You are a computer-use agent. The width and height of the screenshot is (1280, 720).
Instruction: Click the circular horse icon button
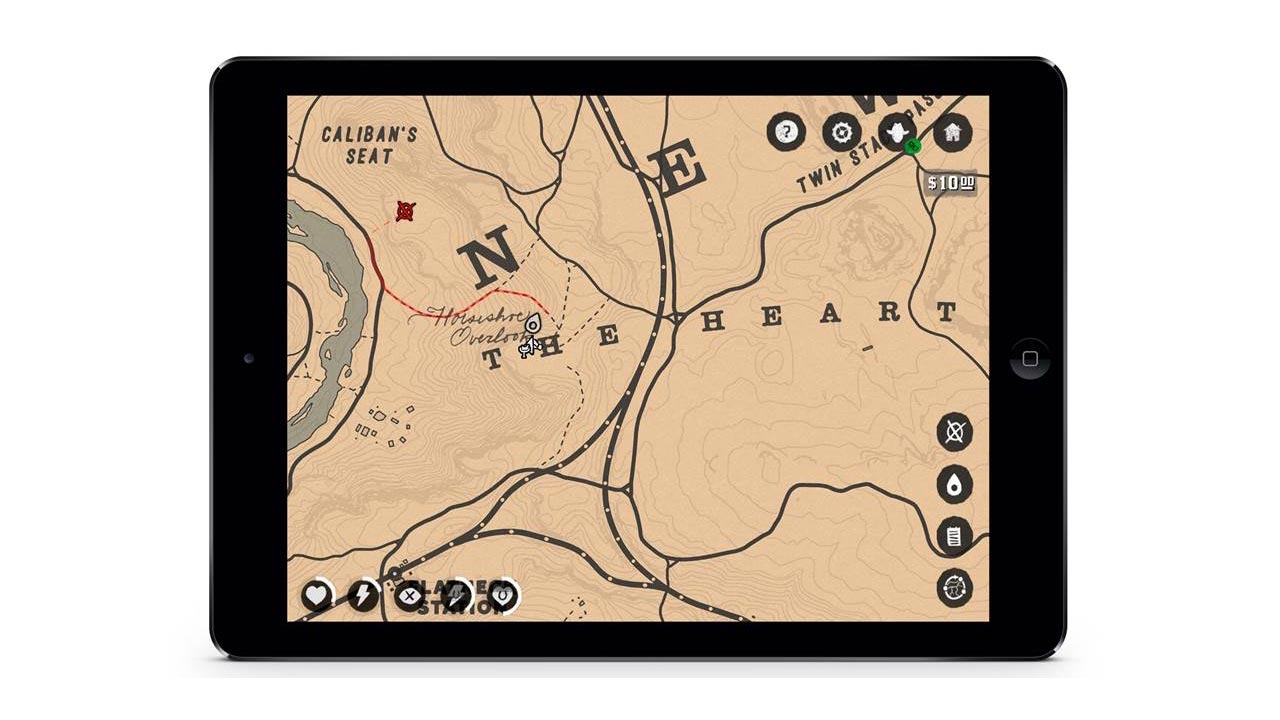[x=955, y=588]
